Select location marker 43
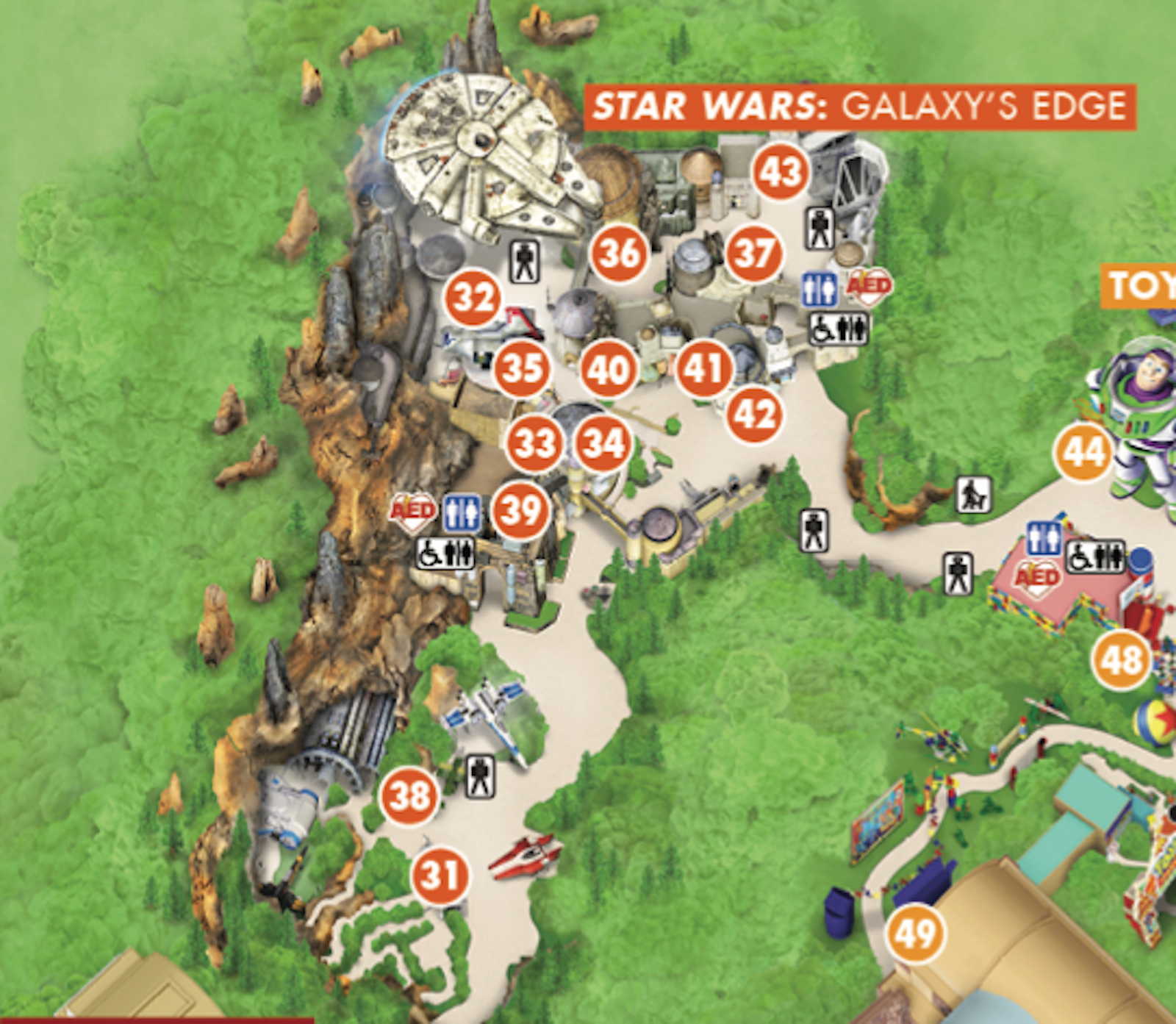The width and height of the screenshot is (1176, 1024). tap(781, 172)
